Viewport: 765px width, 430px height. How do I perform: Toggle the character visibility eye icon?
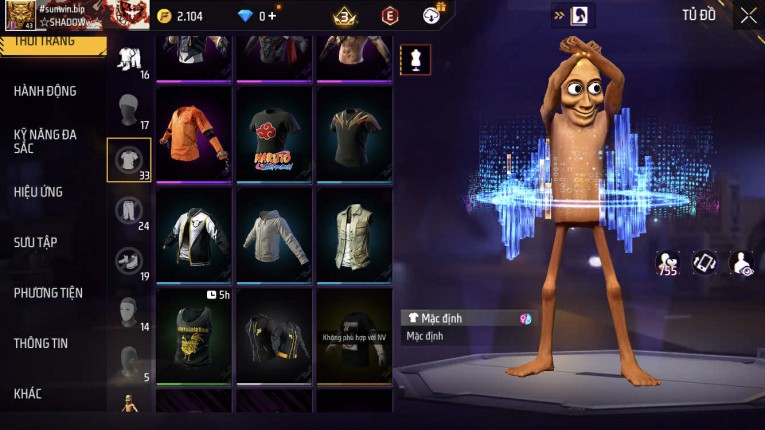coord(742,262)
